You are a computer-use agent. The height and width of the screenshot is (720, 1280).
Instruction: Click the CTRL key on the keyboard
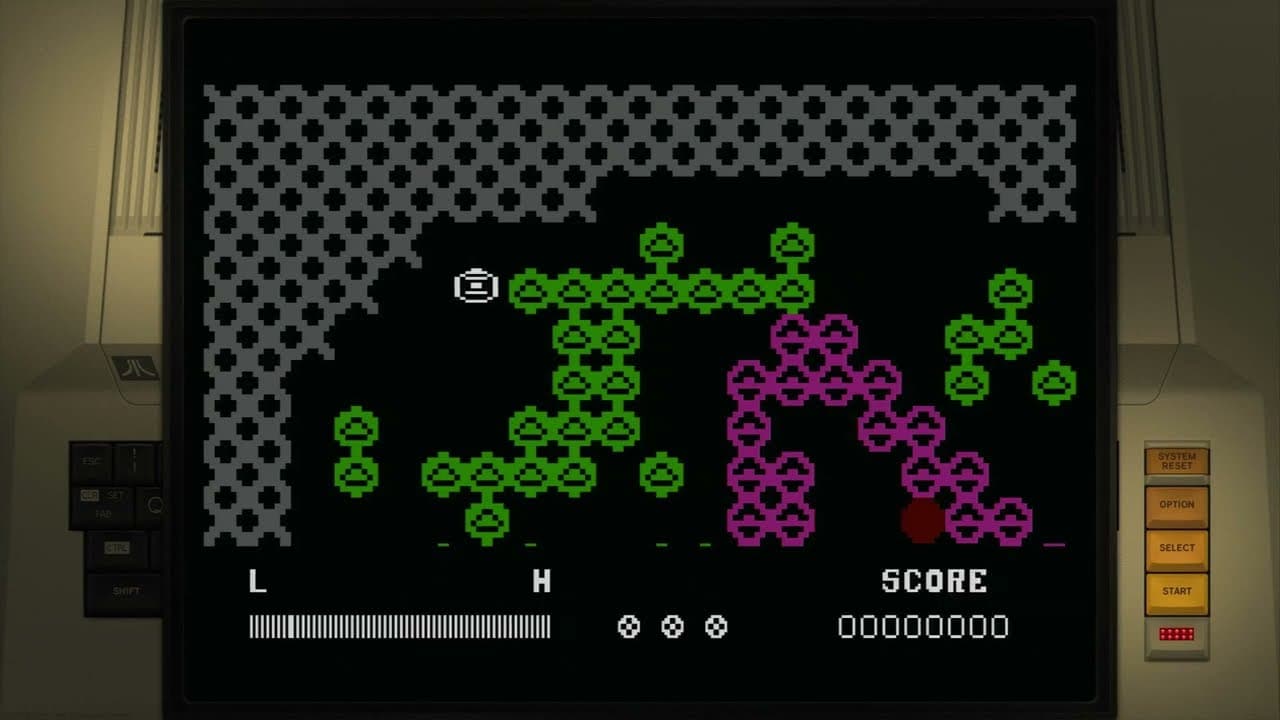pyautogui.click(x=120, y=548)
